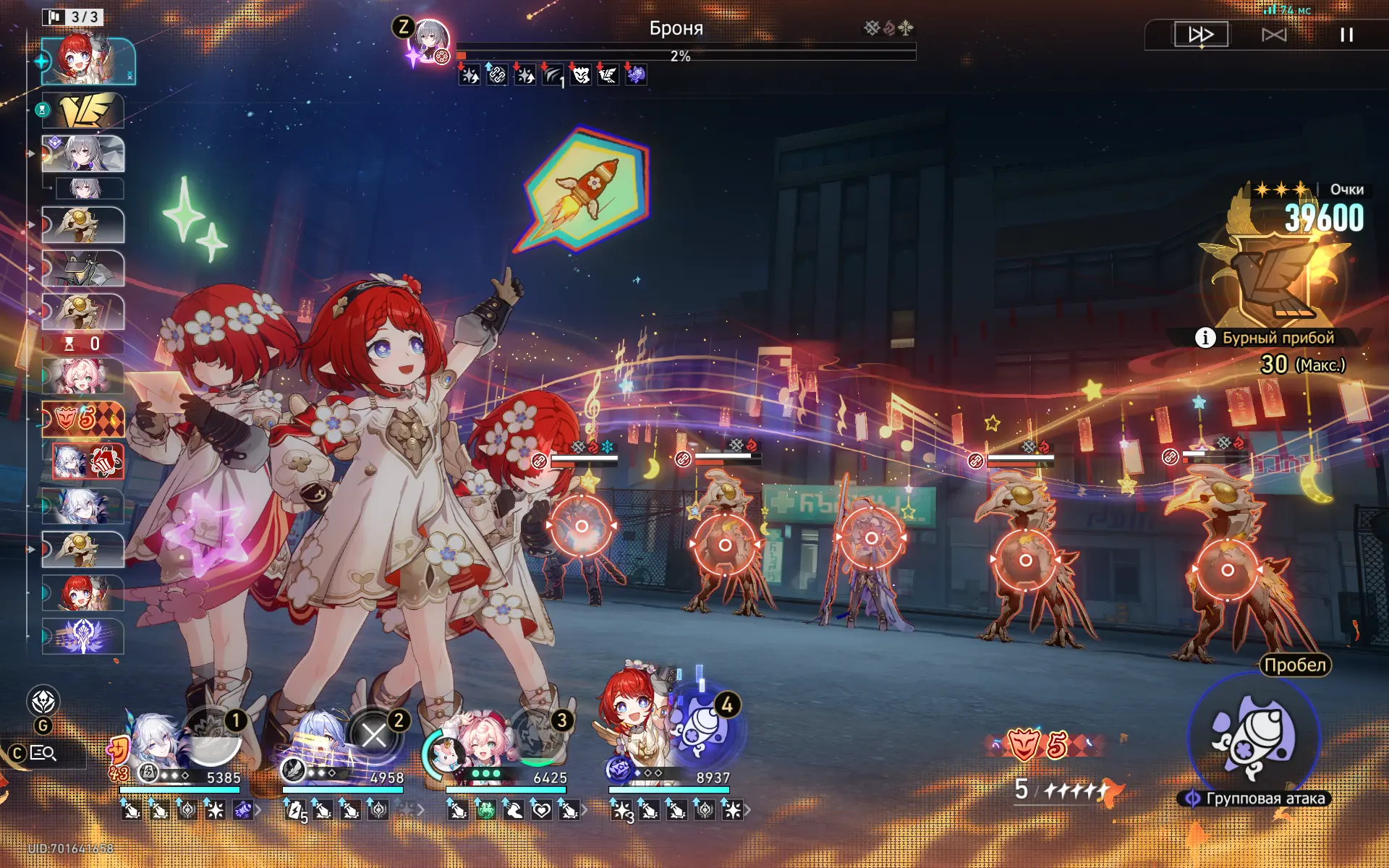The image size is (1389, 868).
Task: Click the pink-haired character in turn order
Action: 82,376
